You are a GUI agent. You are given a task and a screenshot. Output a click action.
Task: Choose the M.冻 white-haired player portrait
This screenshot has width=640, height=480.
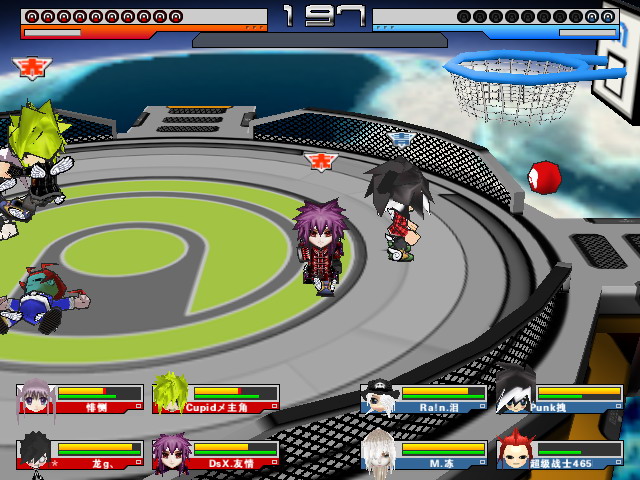pyautogui.click(x=378, y=451)
